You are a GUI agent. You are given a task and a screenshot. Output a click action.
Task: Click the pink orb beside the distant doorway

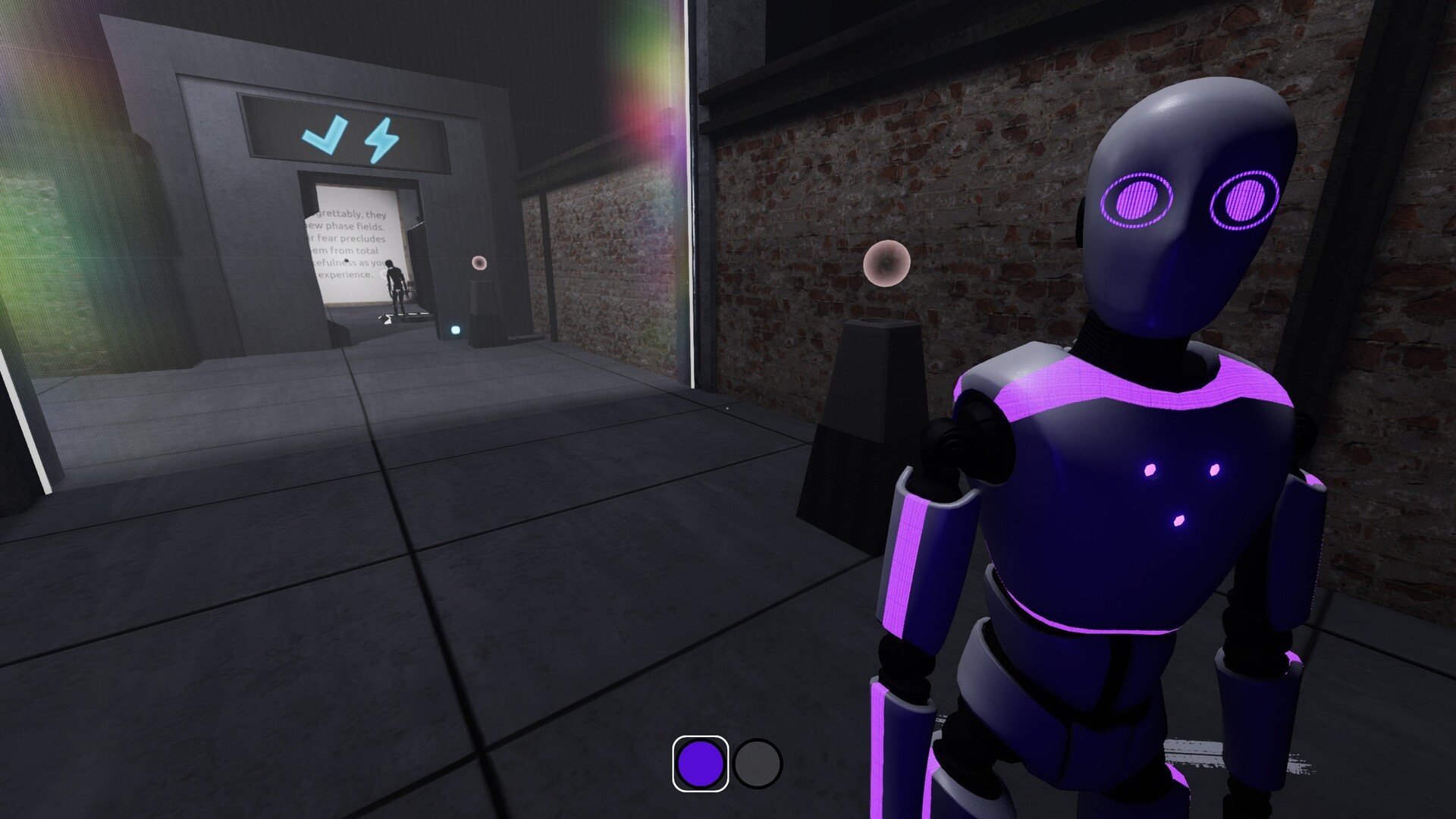(479, 263)
